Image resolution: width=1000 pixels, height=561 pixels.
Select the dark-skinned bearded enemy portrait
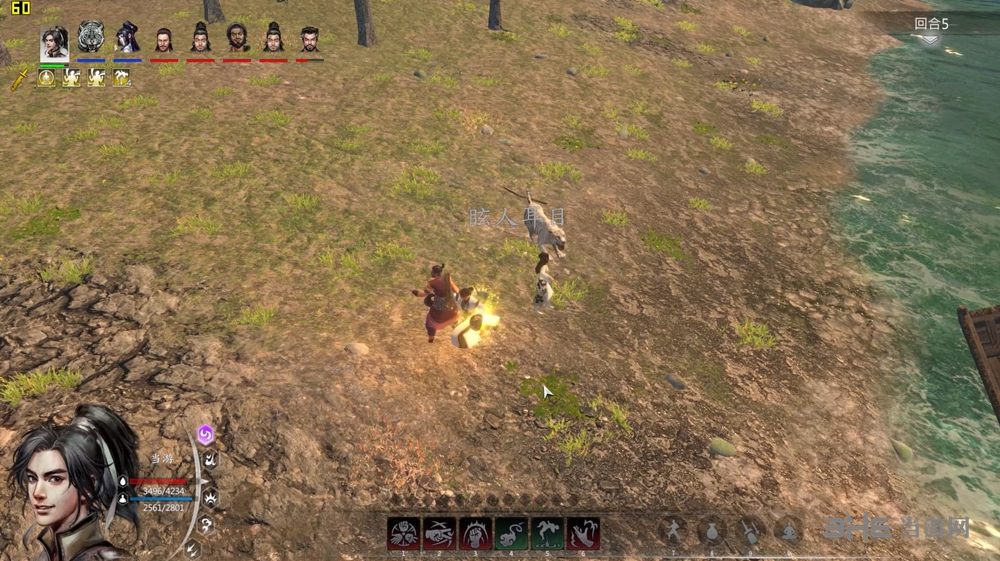tap(237, 39)
